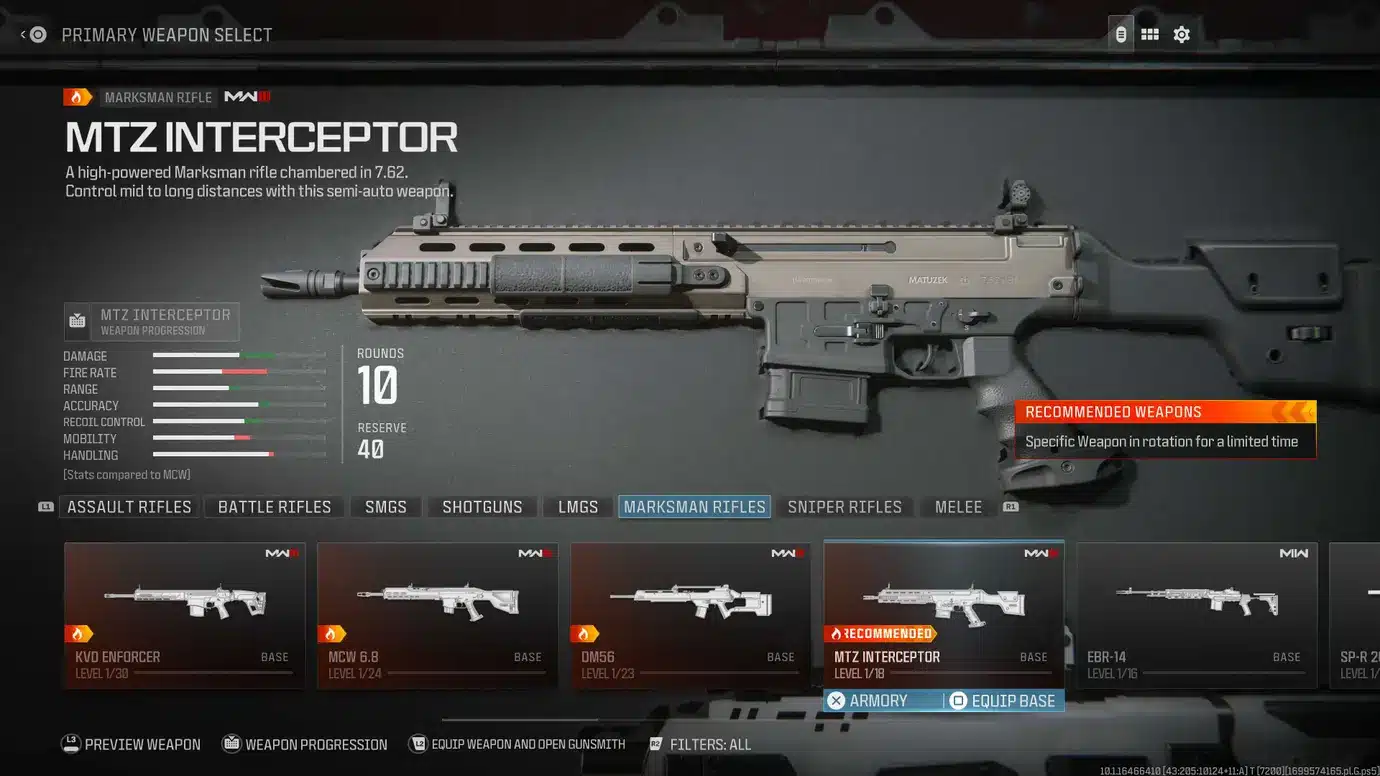1380x776 pixels.
Task: Click the L1 page-left control near Assault Rifles
Action: (x=44, y=506)
